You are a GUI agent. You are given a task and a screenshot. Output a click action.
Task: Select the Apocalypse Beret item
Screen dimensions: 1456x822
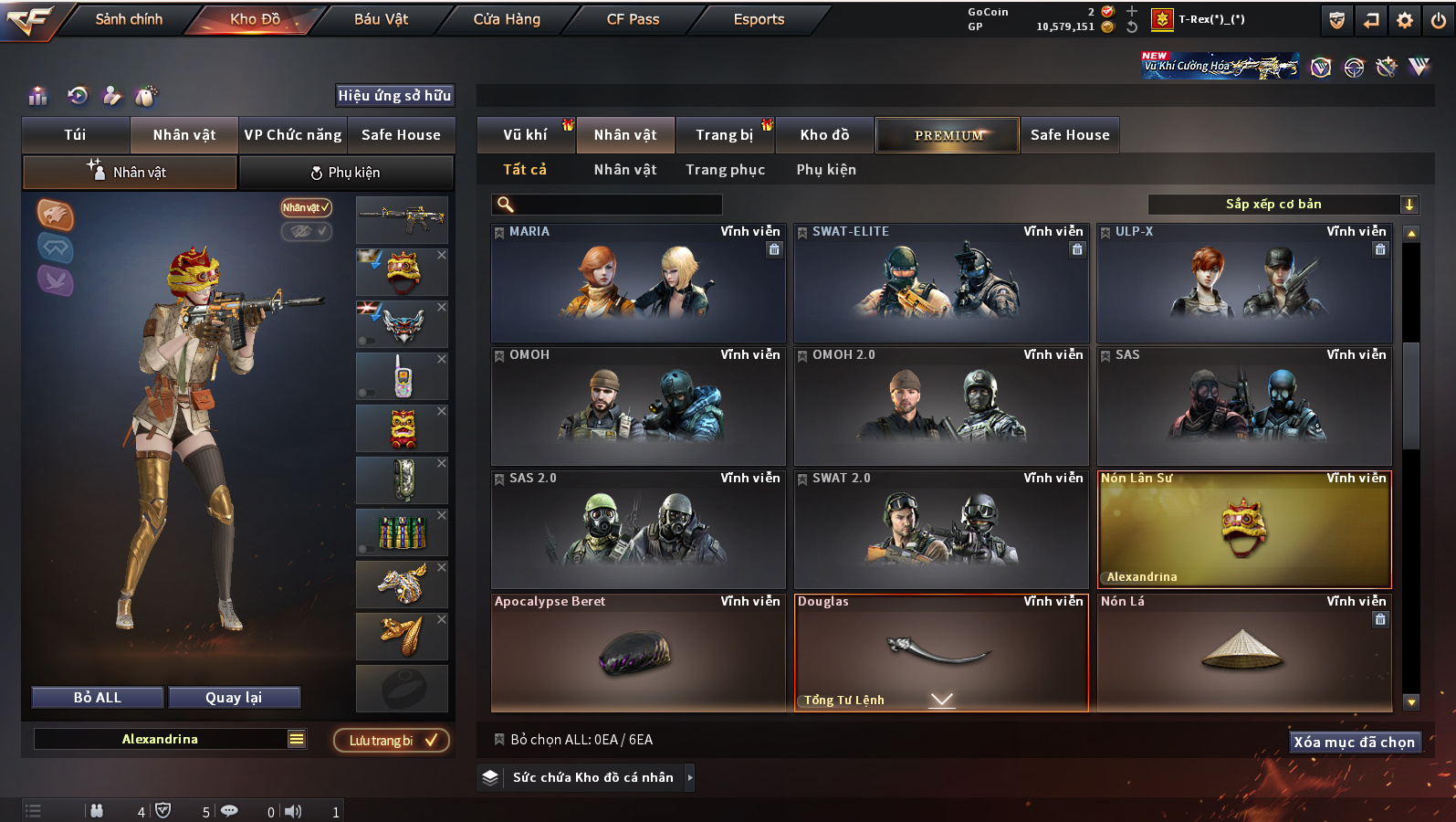pyautogui.click(x=638, y=652)
